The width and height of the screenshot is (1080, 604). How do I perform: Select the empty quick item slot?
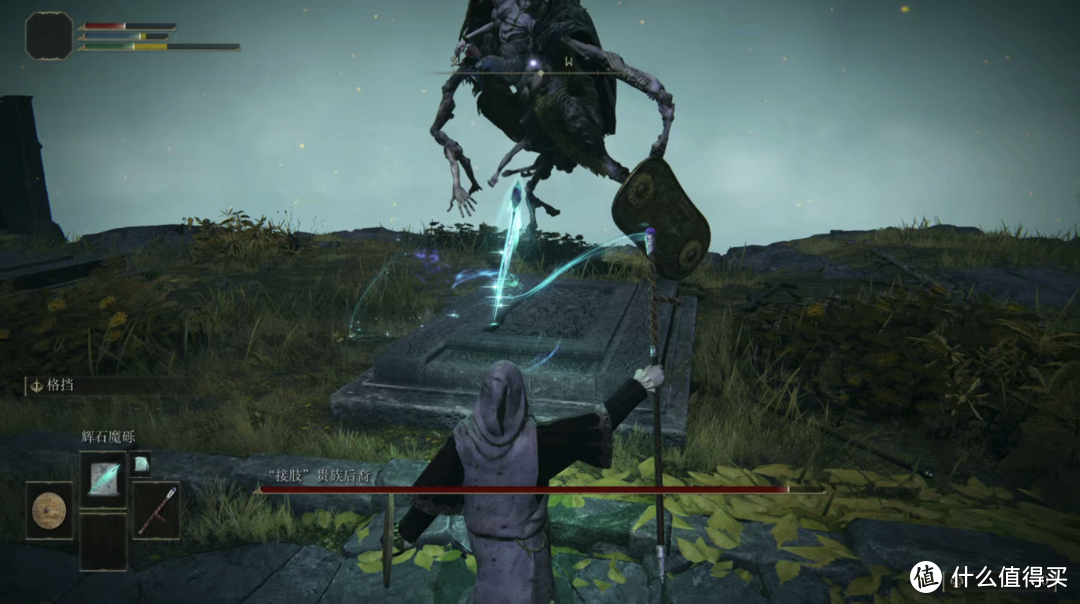pos(103,541)
